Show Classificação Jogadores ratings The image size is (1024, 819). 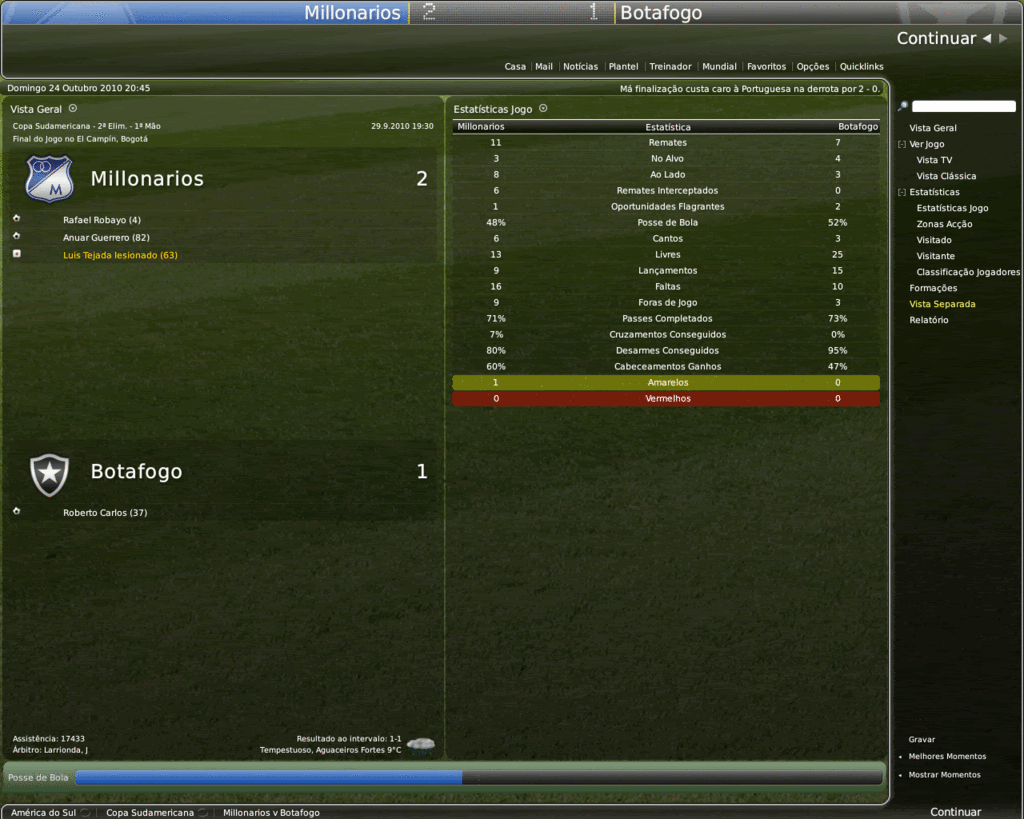968,272
